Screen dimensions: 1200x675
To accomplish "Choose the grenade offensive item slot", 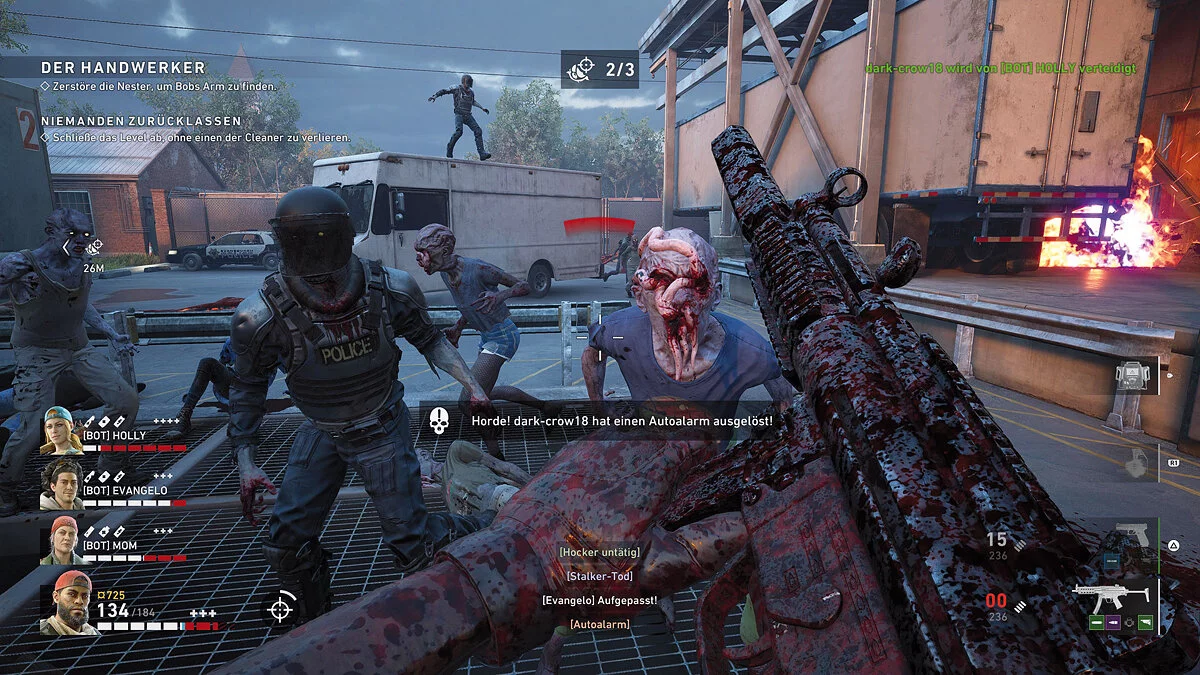I will (x=1133, y=463).
